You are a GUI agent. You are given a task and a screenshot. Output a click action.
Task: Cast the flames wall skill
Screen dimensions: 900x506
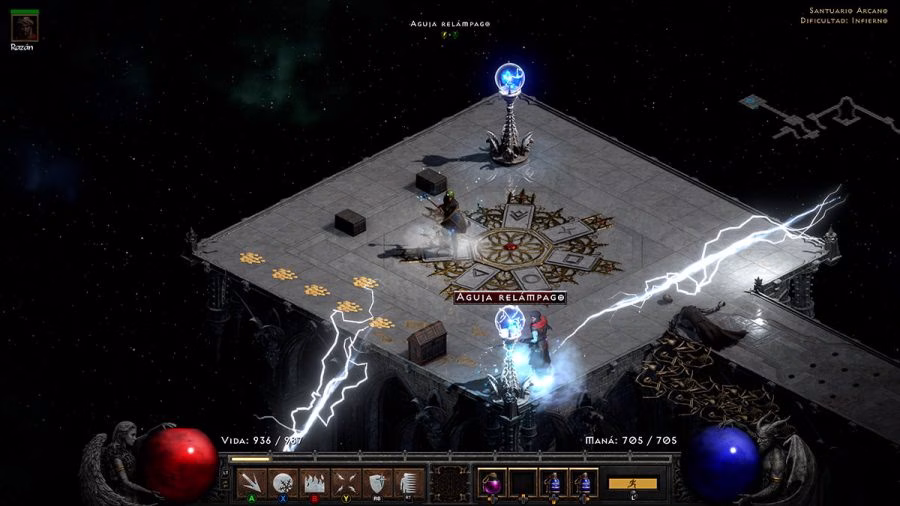coord(314,483)
